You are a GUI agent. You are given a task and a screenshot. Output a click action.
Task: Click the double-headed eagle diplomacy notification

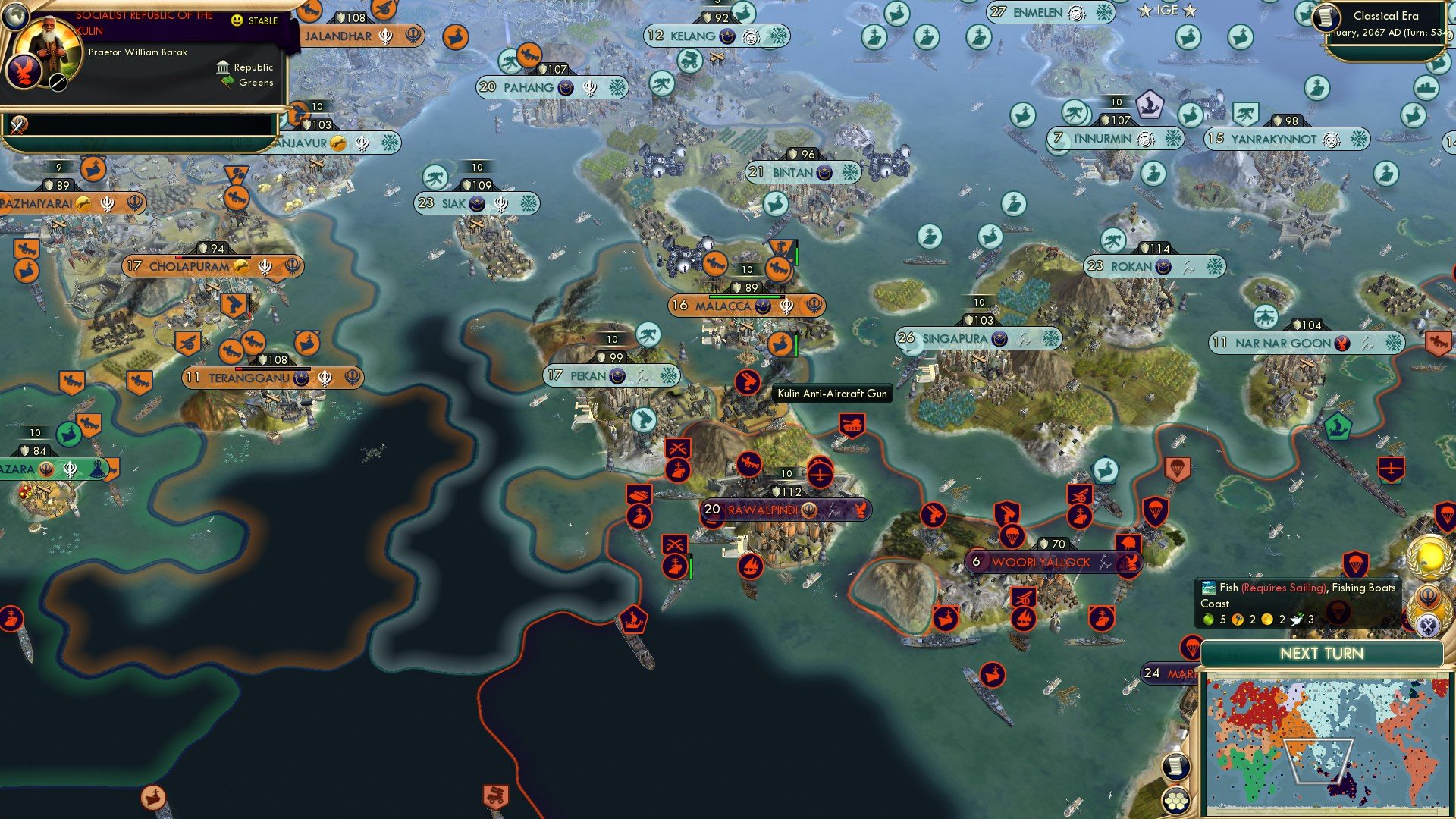point(1429,624)
